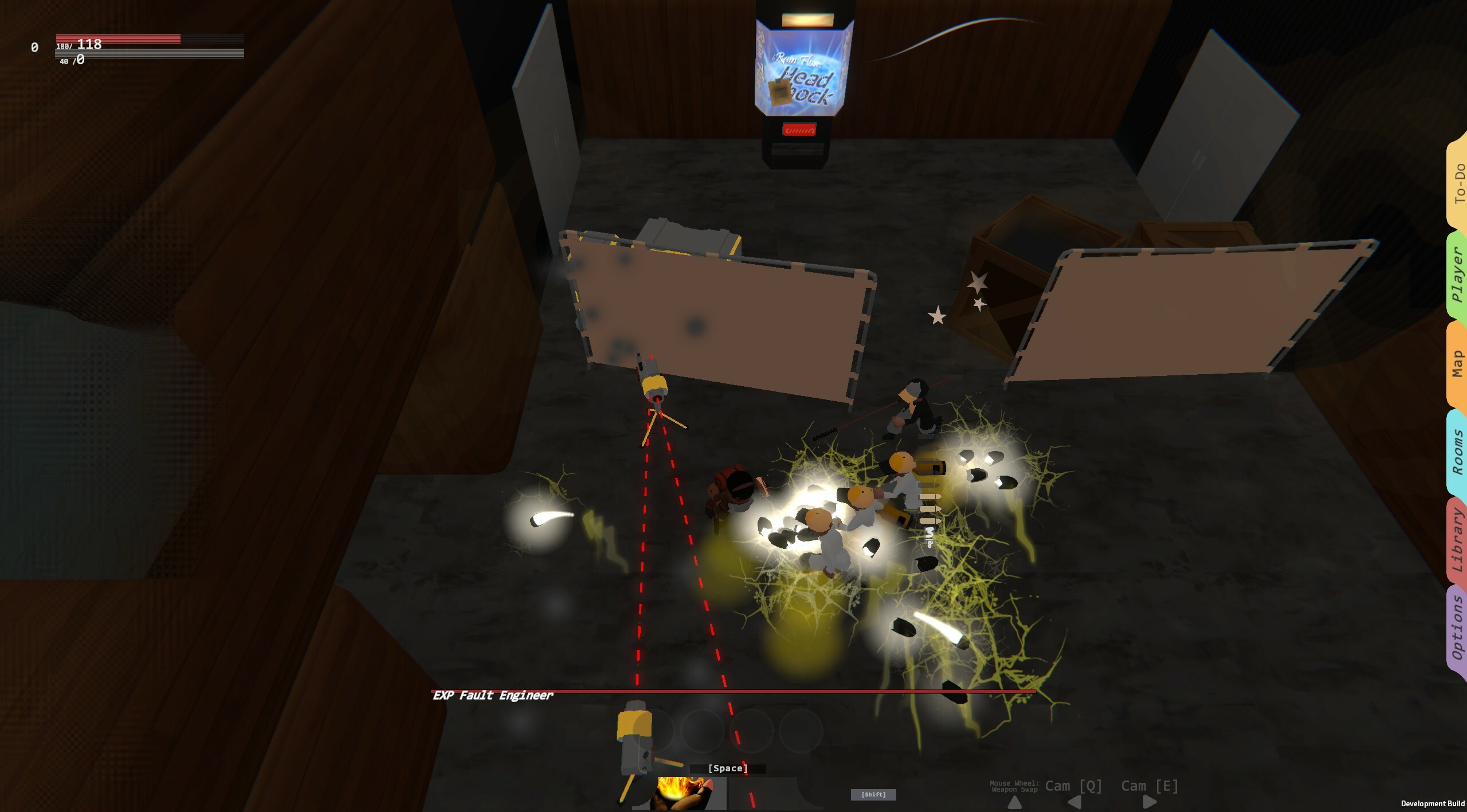Screen dimensions: 1467x812
Task: Select the third empty ability slot
Action: click(x=752, y=732)
